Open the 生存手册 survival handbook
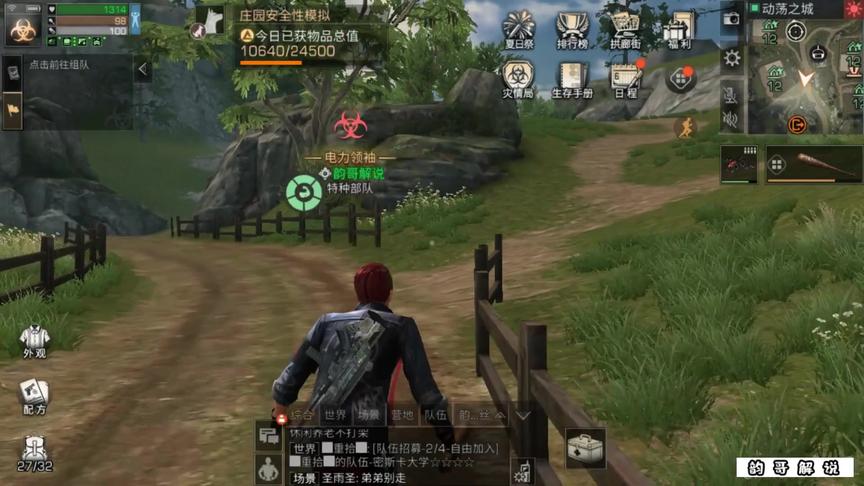Screen dimensions: 864x486 coord(573,78)
